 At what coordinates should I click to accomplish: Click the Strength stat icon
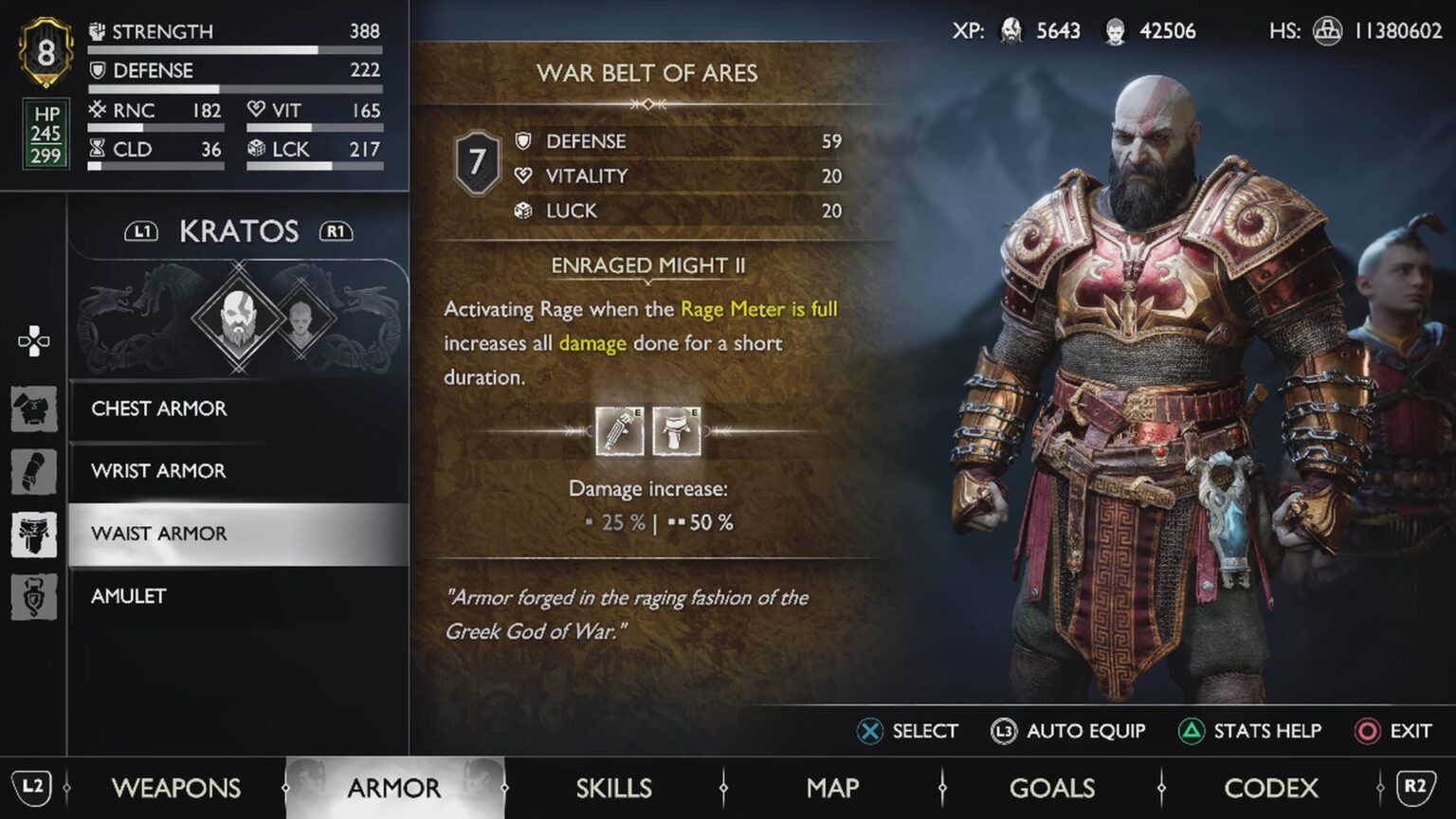95,30
